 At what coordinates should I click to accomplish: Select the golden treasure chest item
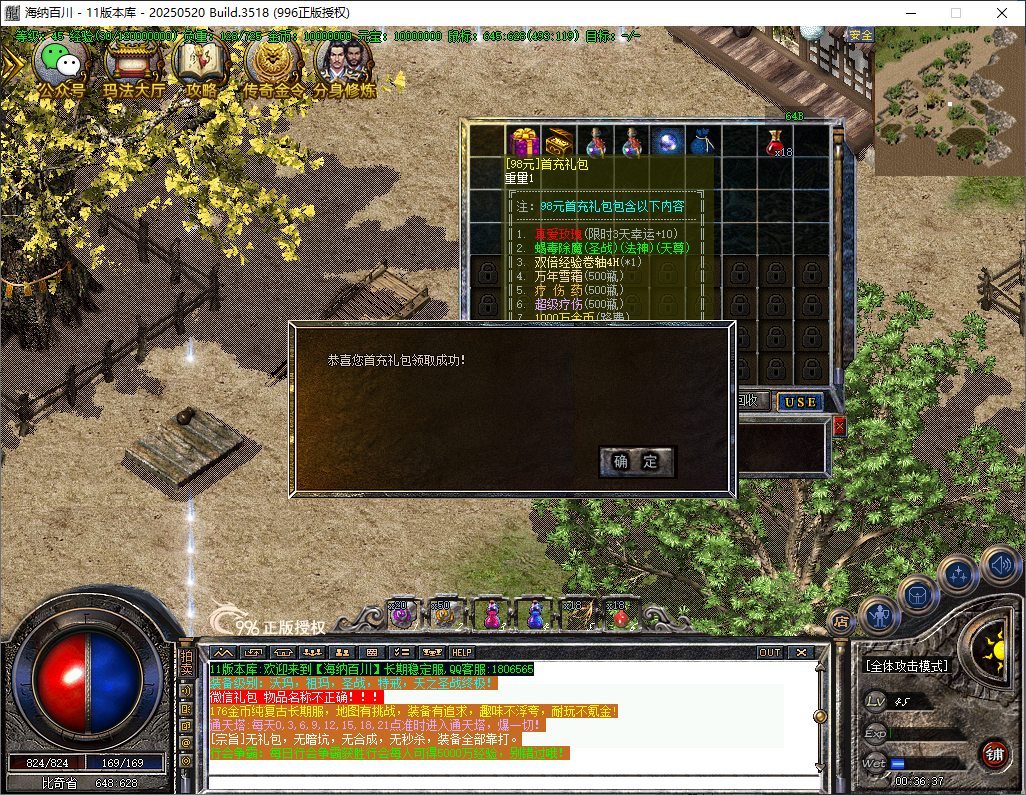[559, 141]
